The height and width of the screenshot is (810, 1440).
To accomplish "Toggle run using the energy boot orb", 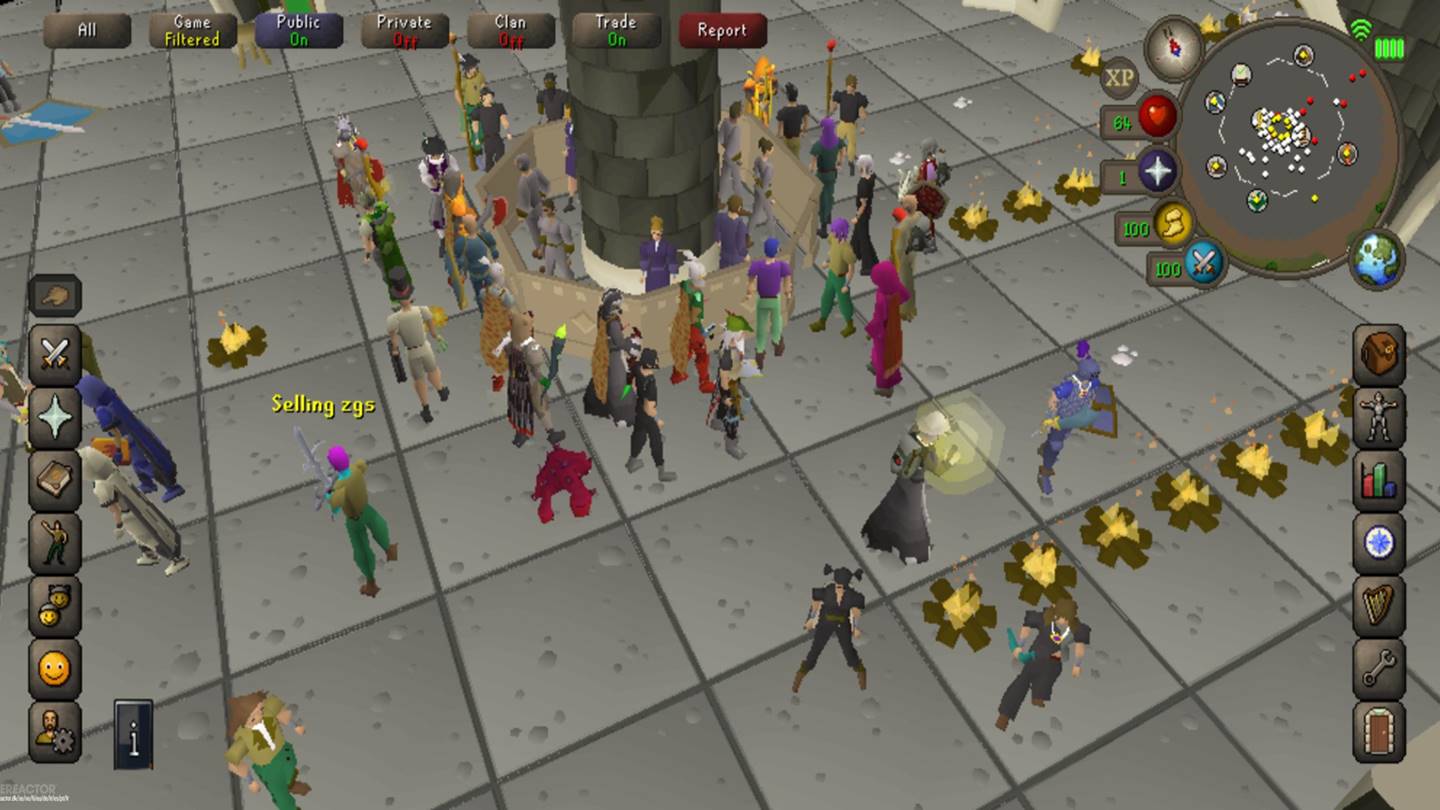I will (x=1174, y=226).
